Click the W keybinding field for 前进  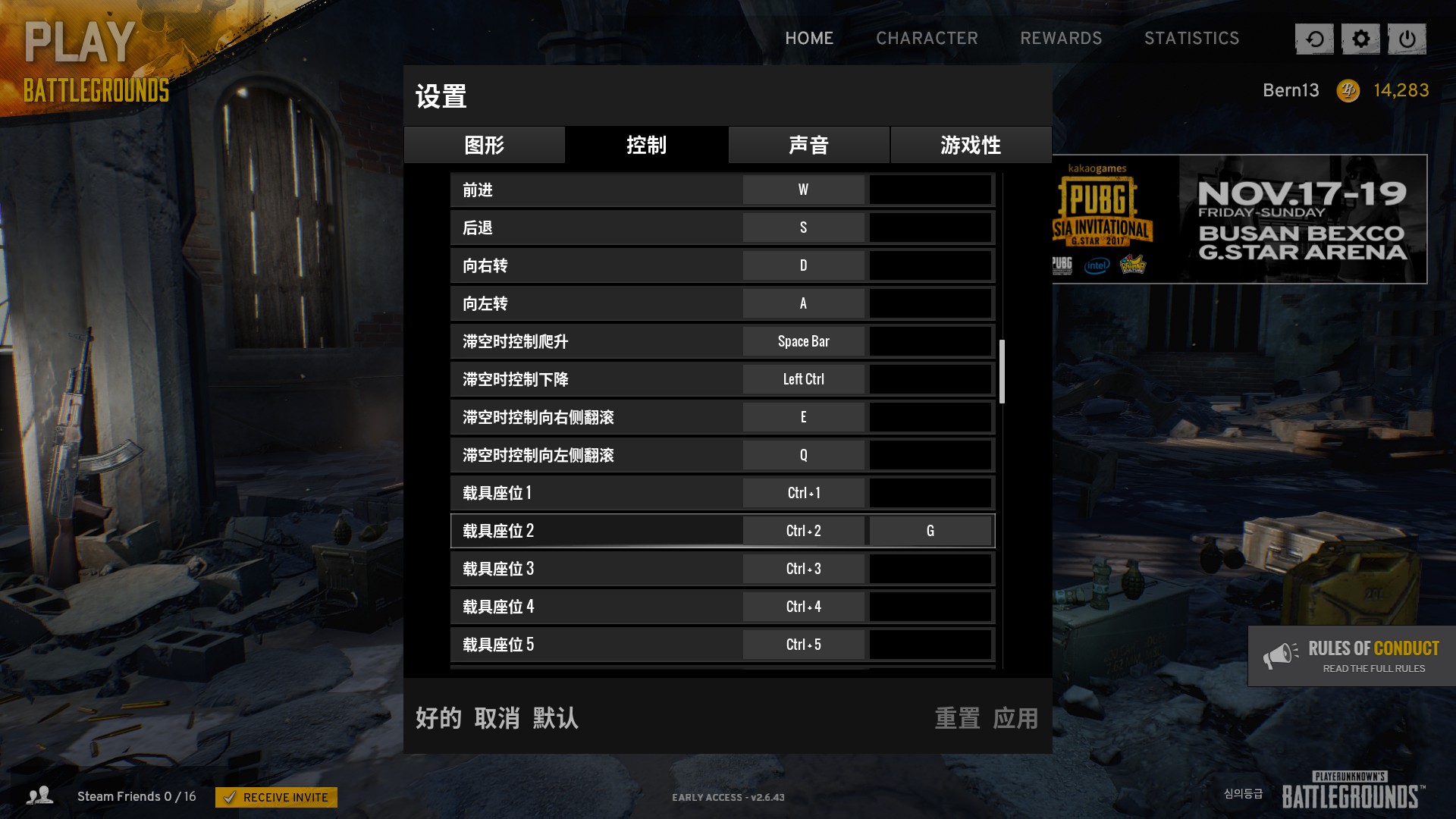point(802,190)
